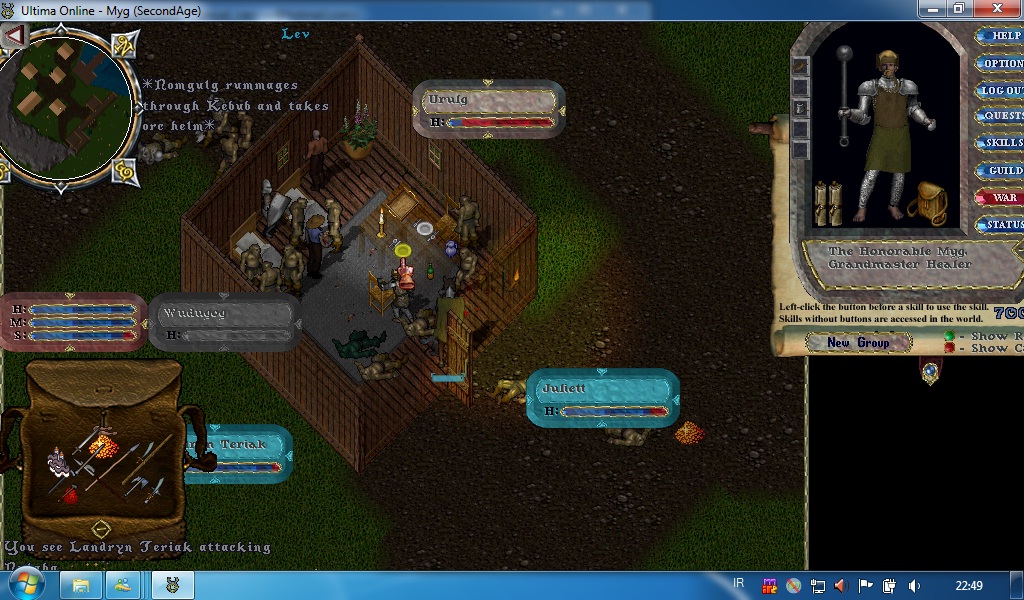The height and width of the screenshot is (600, 1024).
Task: Show the Skills list button
Action: (x=1000, y=143)
